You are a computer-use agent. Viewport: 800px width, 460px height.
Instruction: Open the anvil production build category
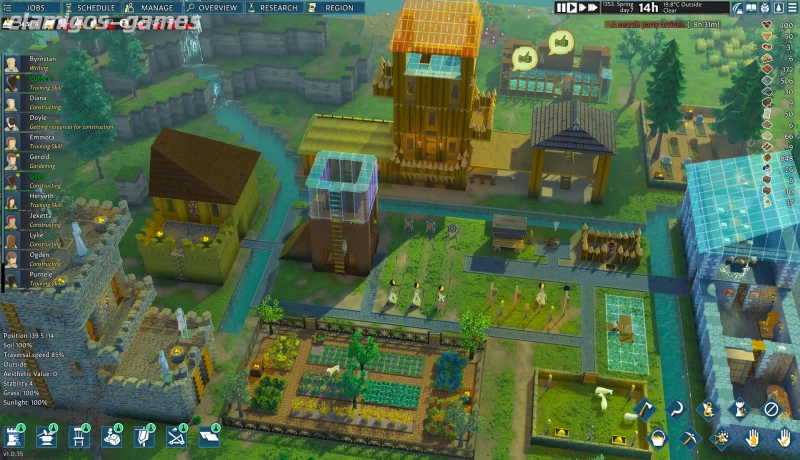(x=47, y=436)
